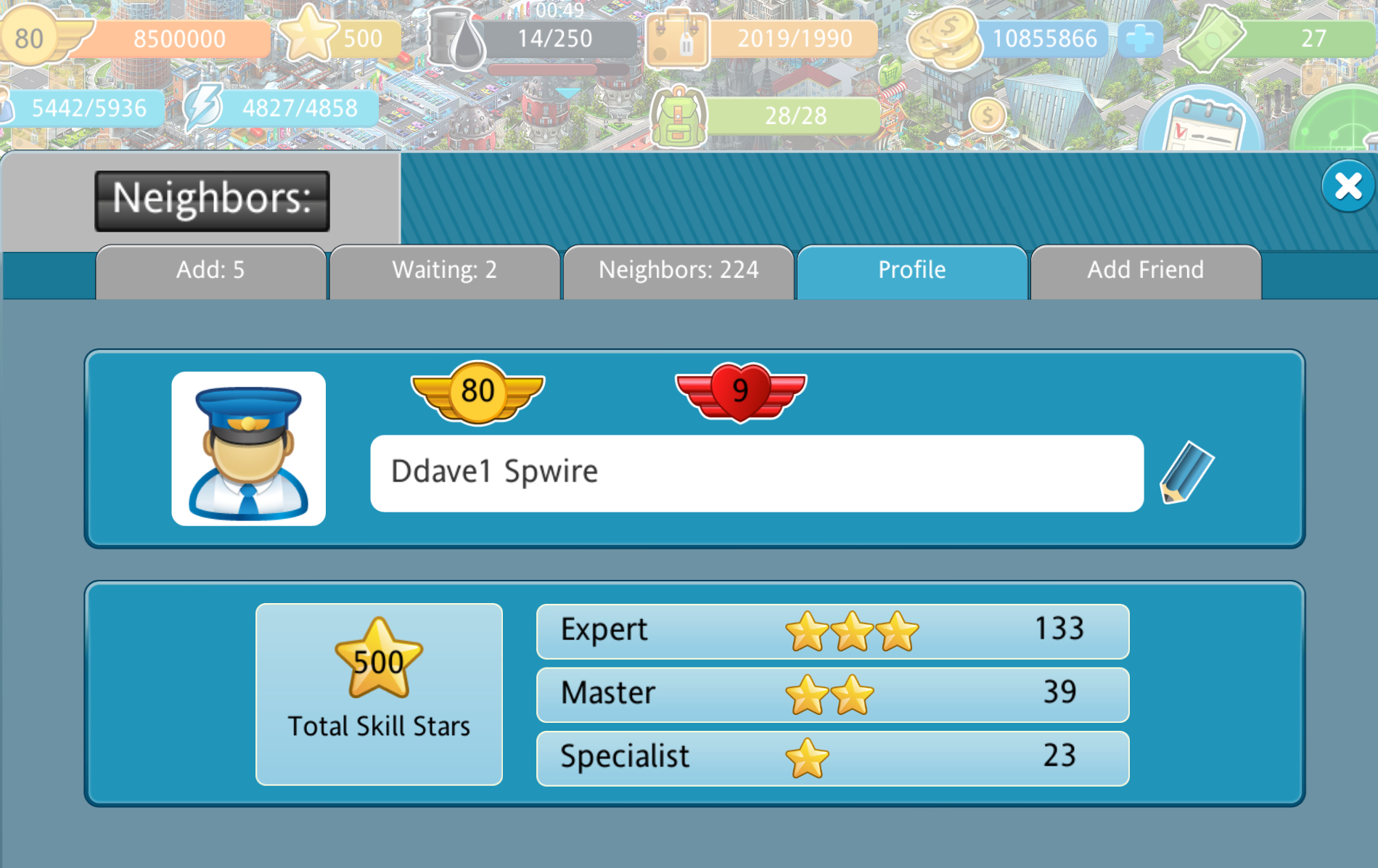Screen dimensions: 1378x868
Task: Open the Waiting: 2 tab
Action: tap(444, 271)
